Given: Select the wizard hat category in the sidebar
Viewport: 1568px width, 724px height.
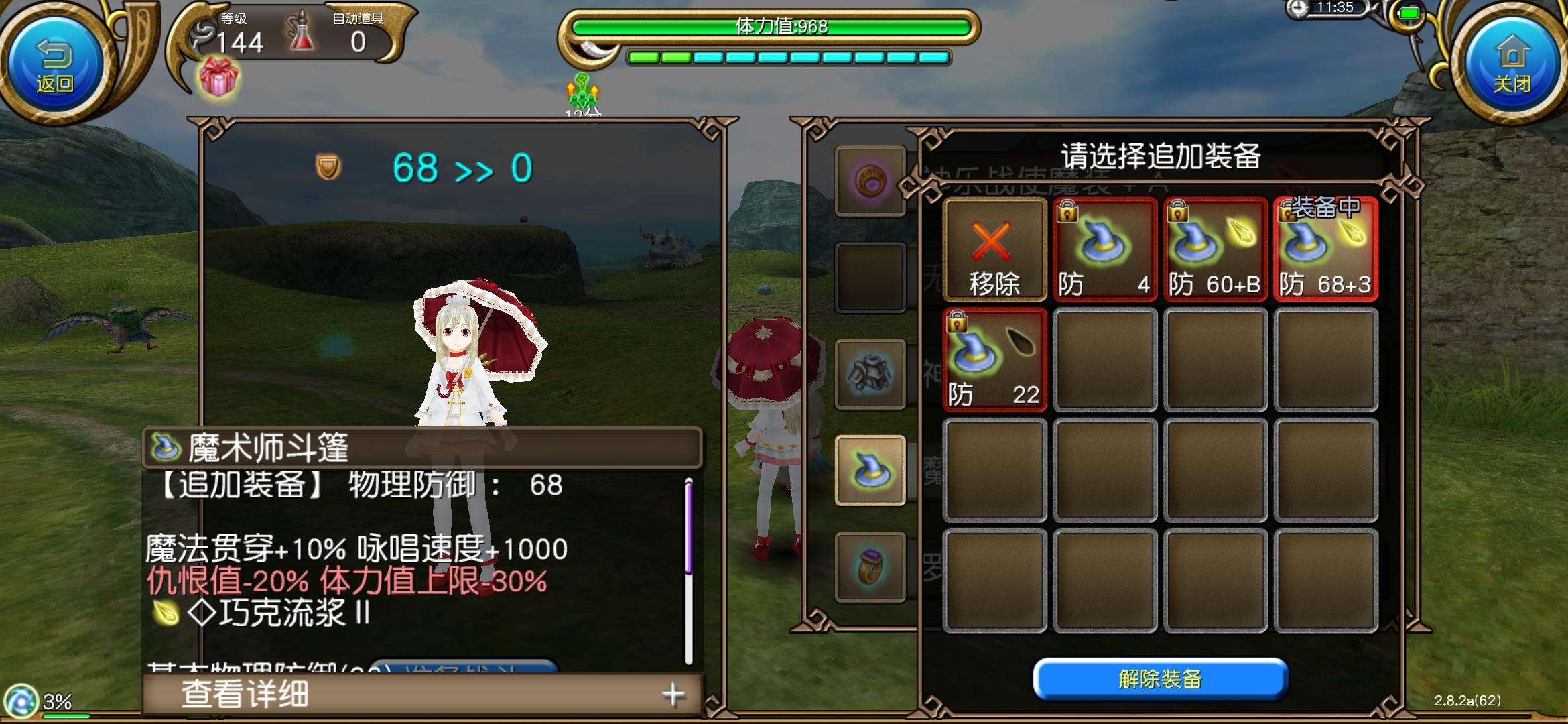Looking at the screenshot, I should click(x=870, y=470).
